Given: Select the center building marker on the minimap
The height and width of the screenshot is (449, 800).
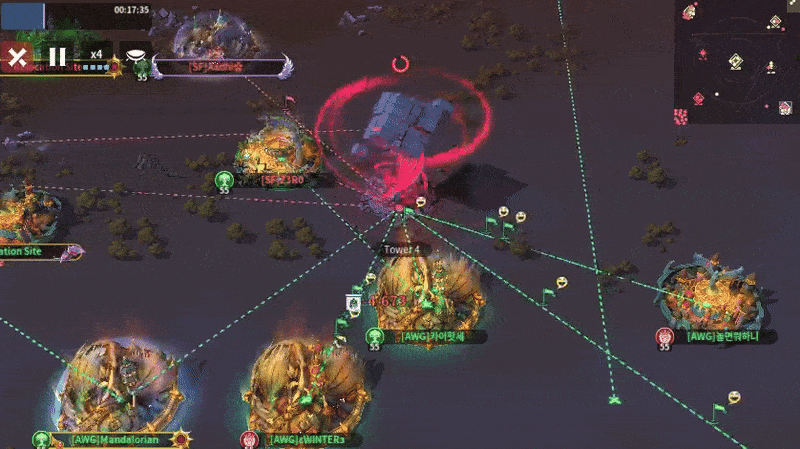Looking at the screenshot, I should pos(735,62).
